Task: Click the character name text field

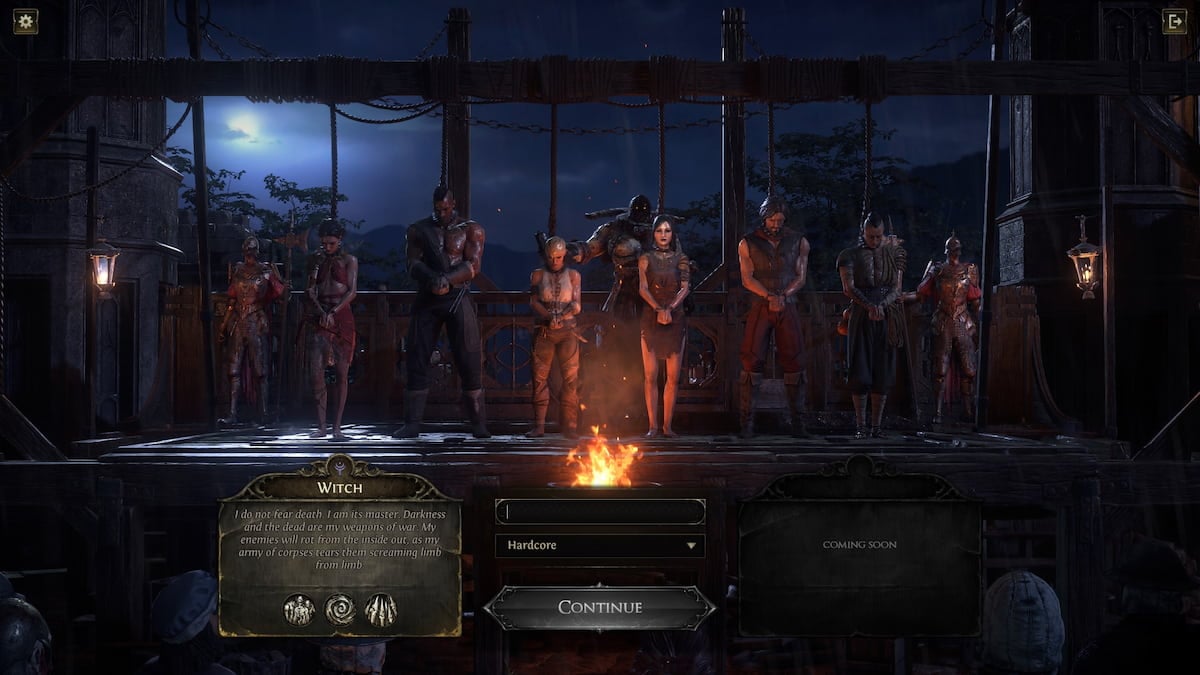Action: point(600,512)
